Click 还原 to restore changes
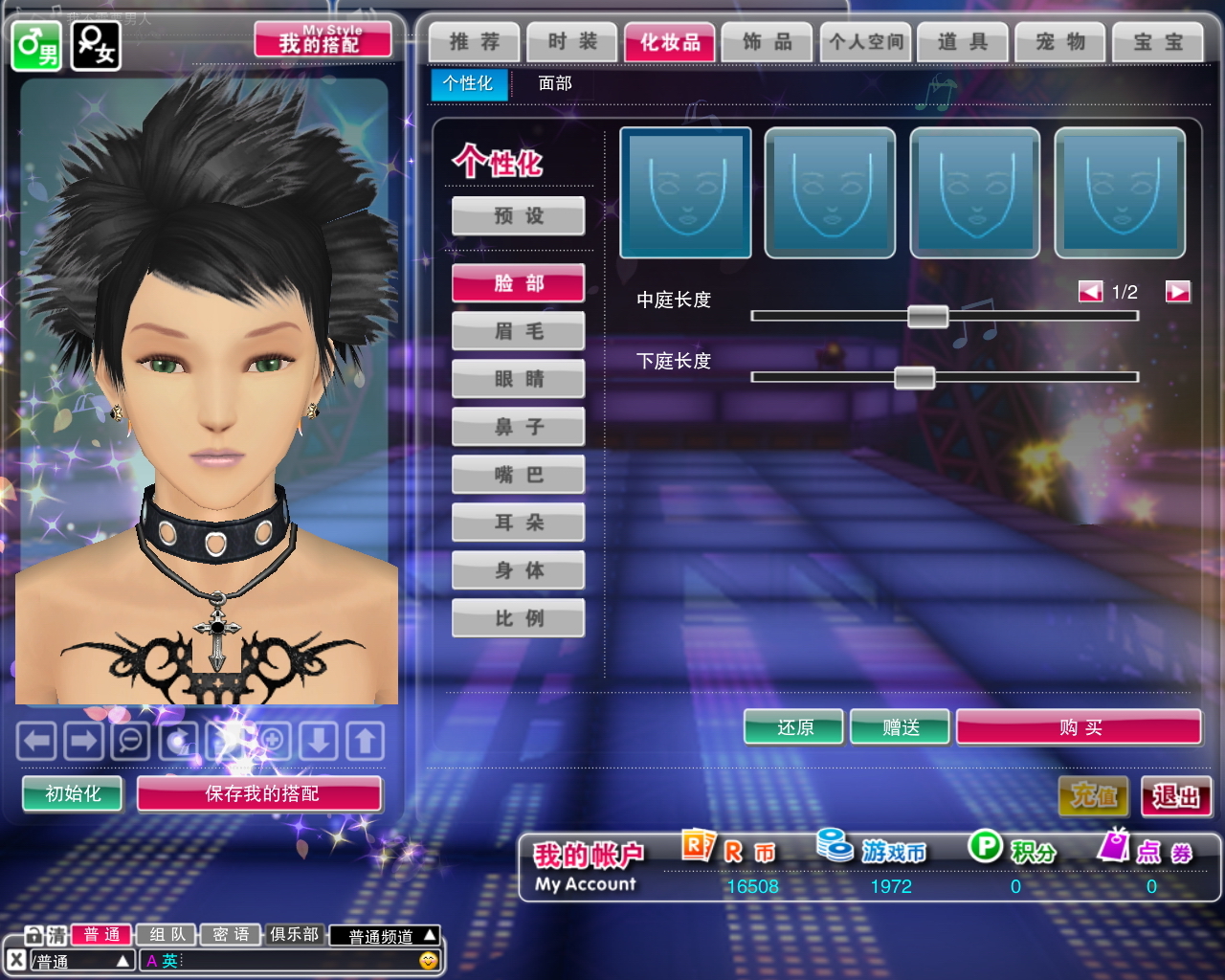This screenshot has height=980, width=1225. click(x=794, y=728)
